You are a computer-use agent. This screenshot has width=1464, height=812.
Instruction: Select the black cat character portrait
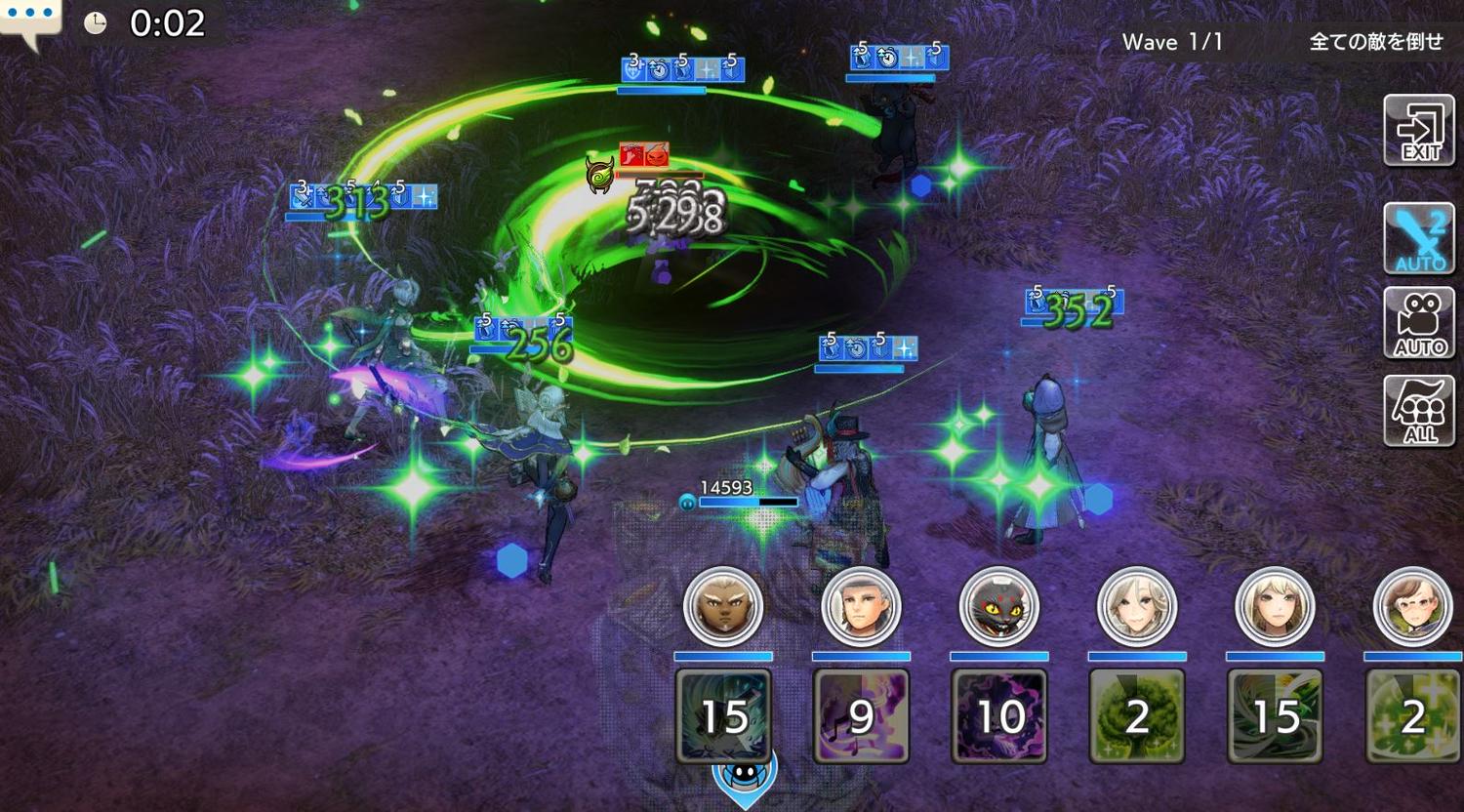click(x=999, y=607)
